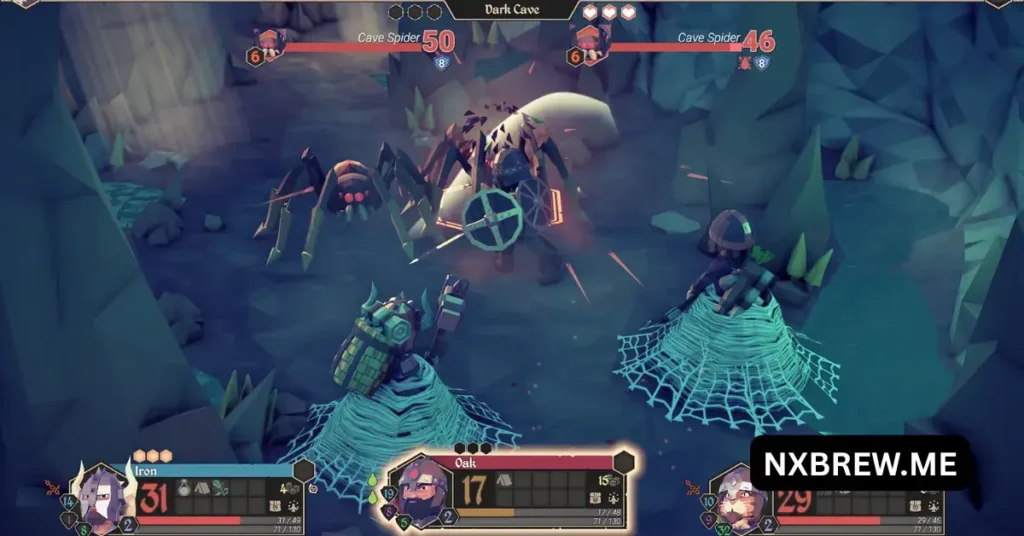
Task: Target the Cave Spider portrait with 50 health
Action: tap(272, 44)
